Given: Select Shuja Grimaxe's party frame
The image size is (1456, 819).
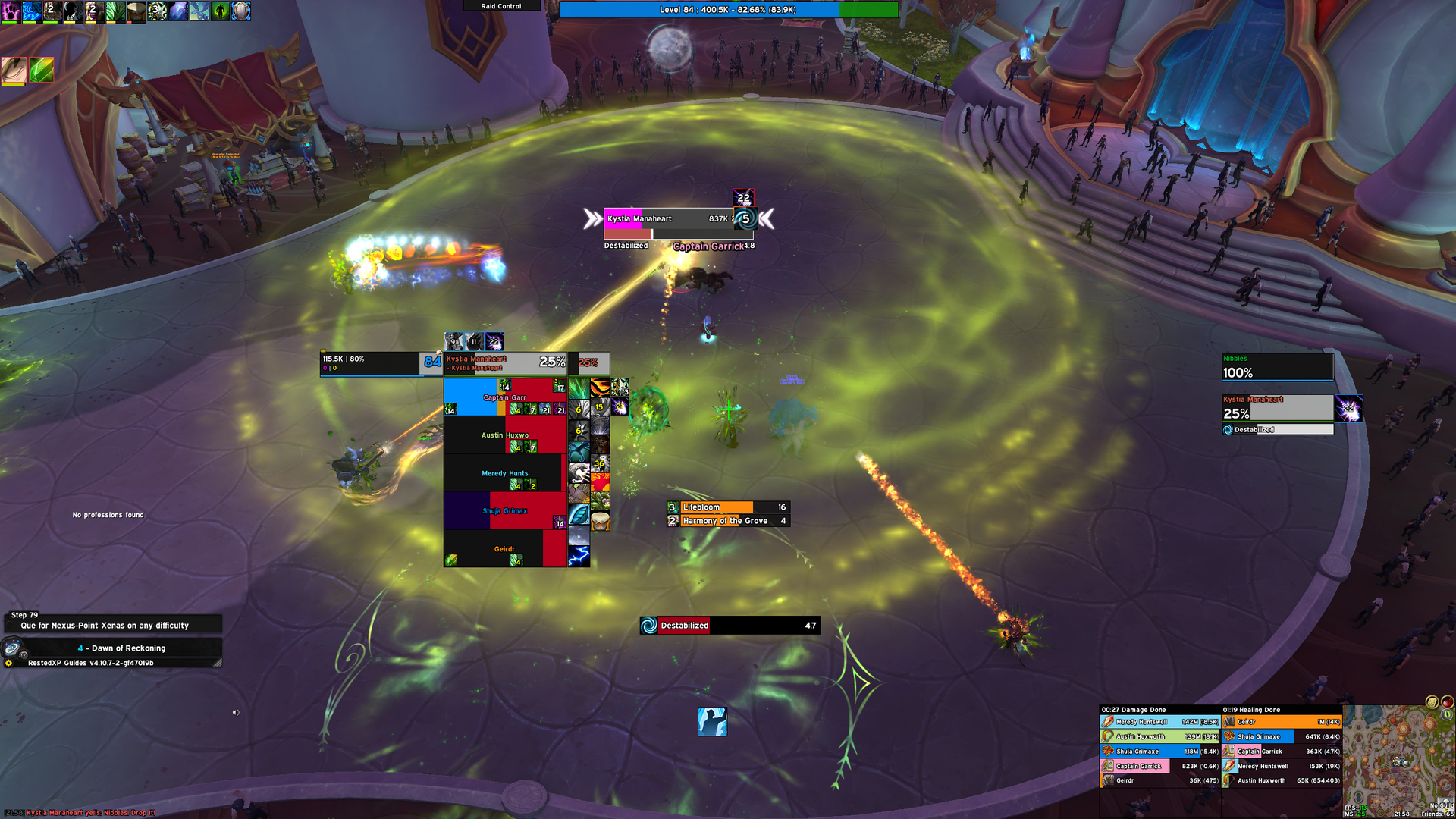Looking at the screenshot, I should click(504, 511).
